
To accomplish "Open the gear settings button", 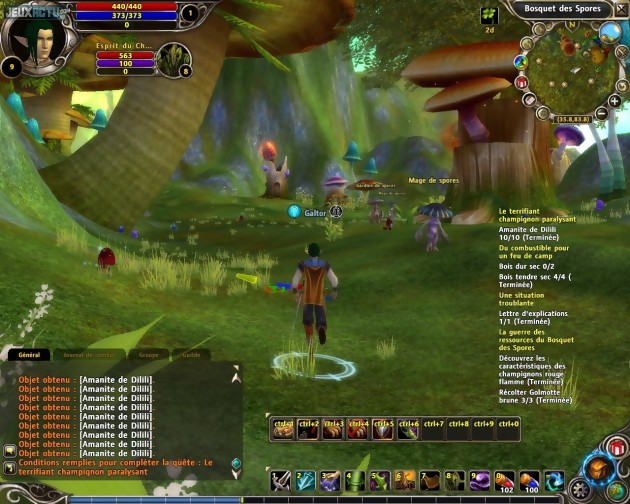I will point(580,491).
